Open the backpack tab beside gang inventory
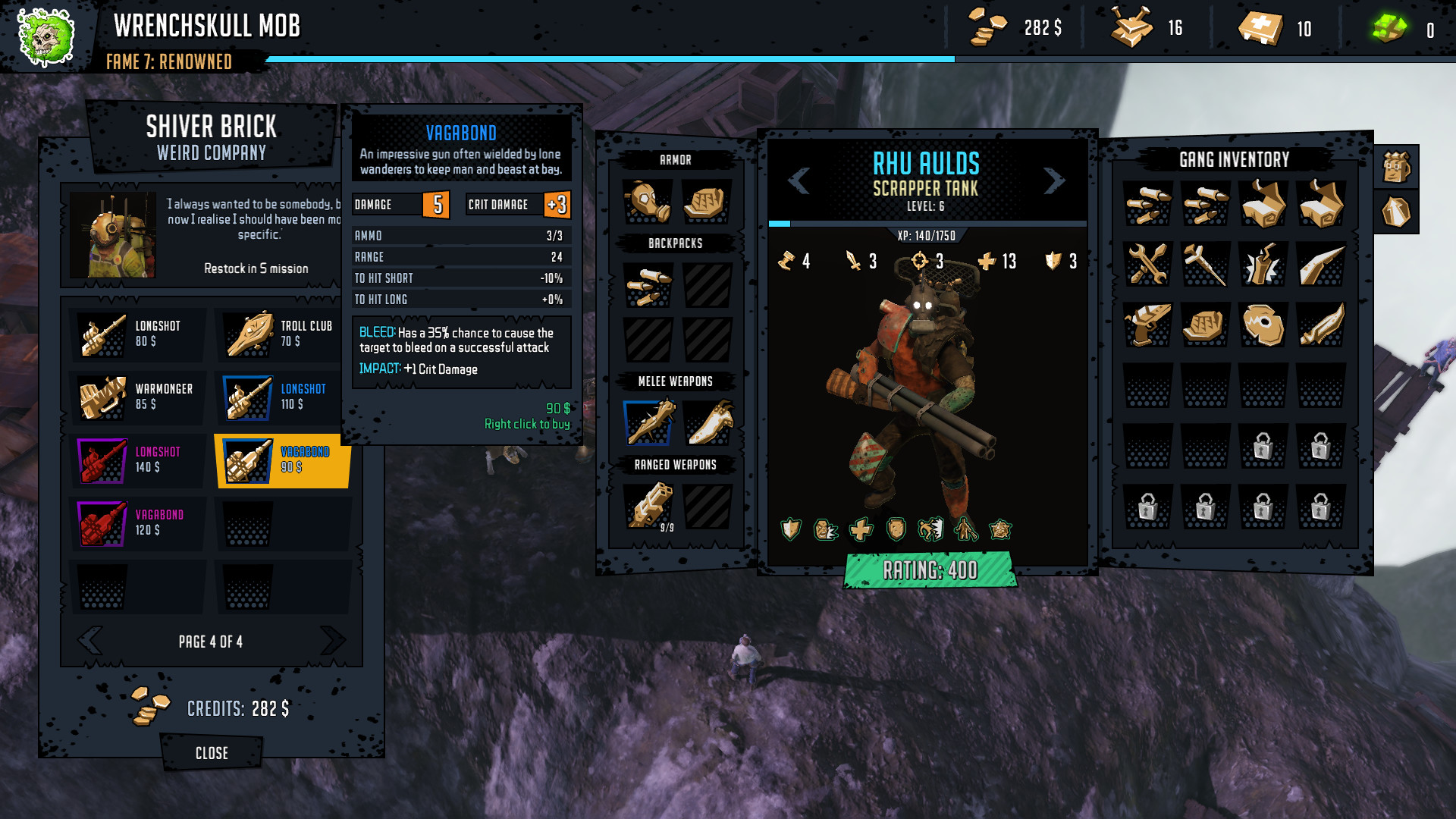This screenshot has height=819, width=1456. [x=1396, y=167]
